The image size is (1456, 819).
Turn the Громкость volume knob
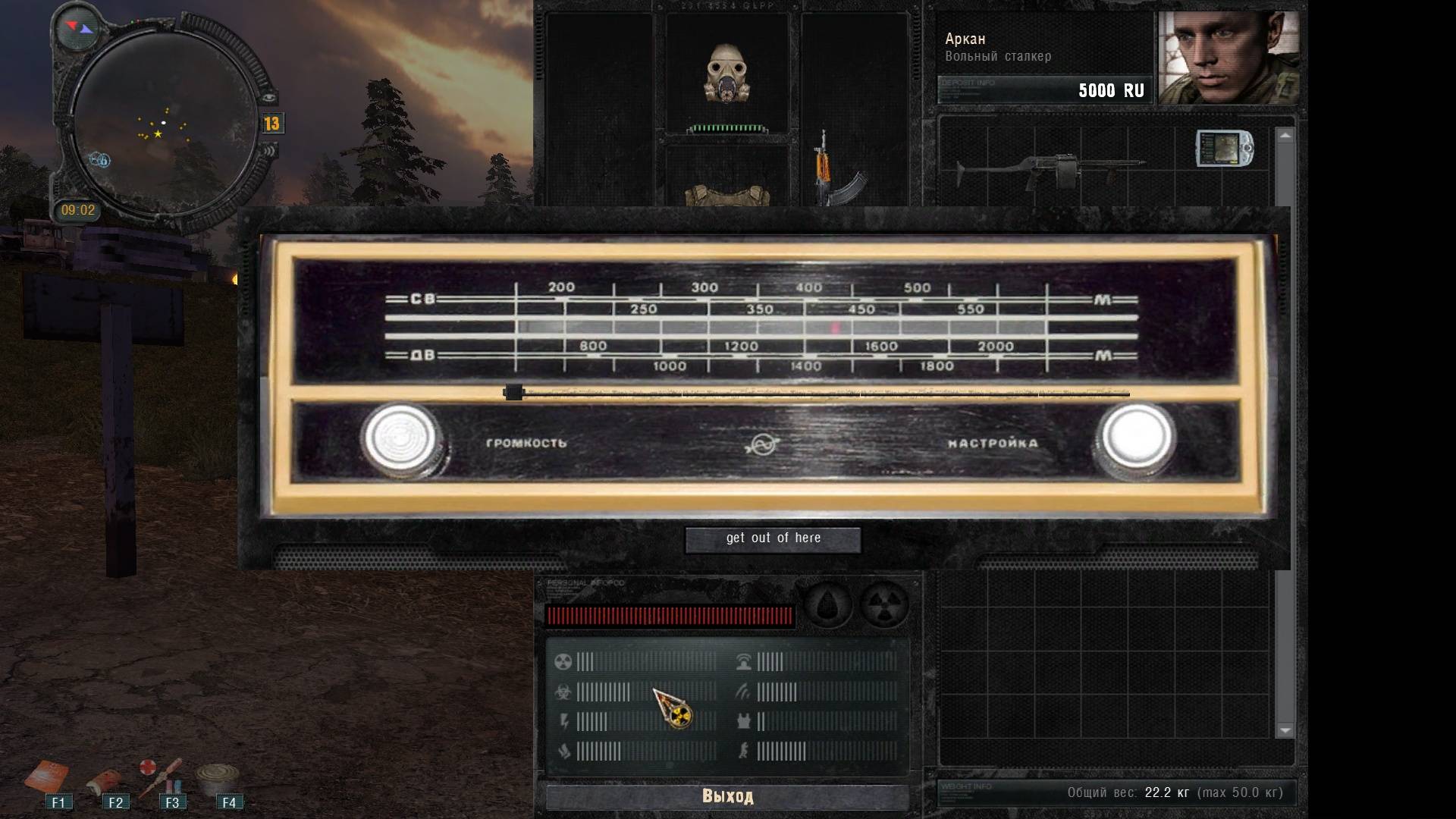point(400,440)
